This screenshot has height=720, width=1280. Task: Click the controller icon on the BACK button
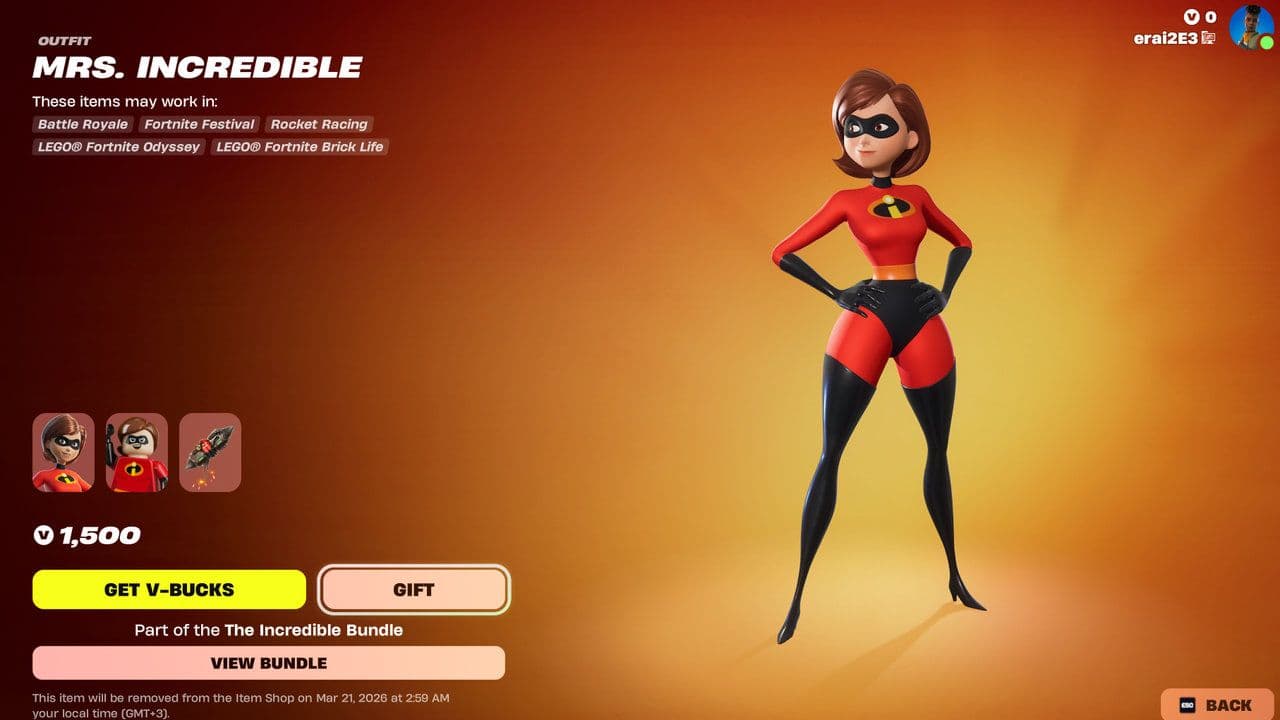[1185, 704]
